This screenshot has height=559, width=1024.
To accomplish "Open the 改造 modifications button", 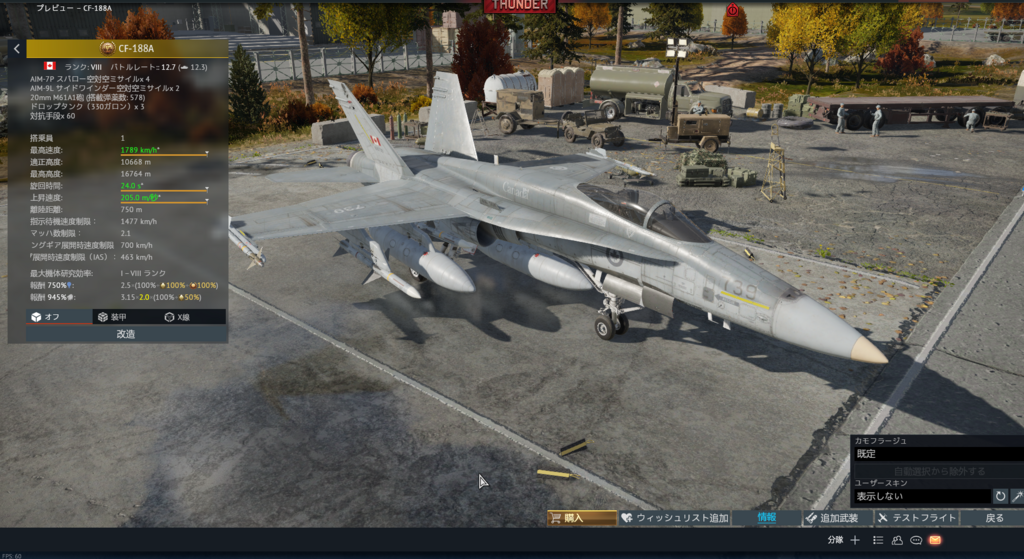I will click(126, 334).
